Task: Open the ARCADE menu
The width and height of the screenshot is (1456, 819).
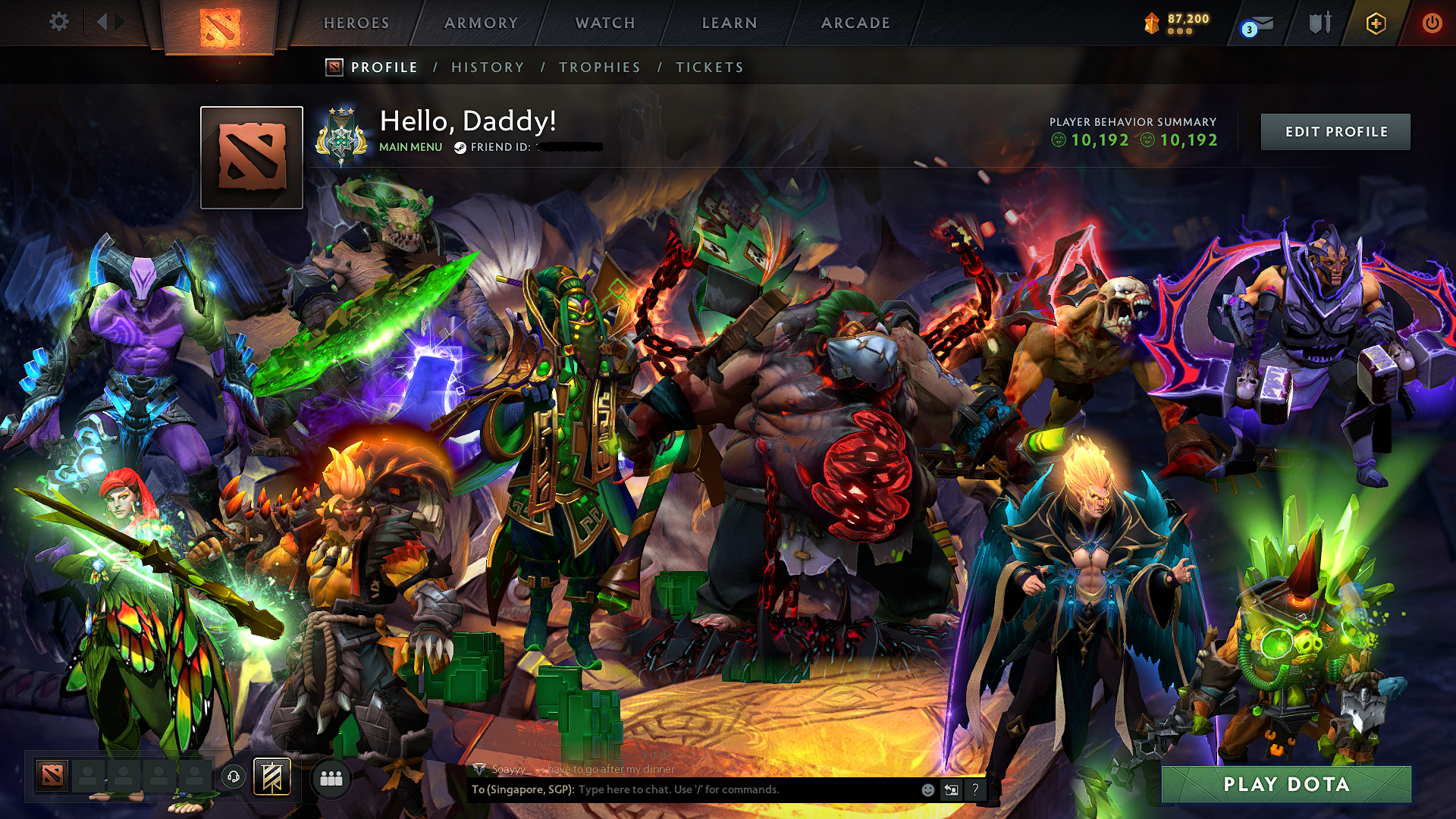Action: tap(855, 23)
